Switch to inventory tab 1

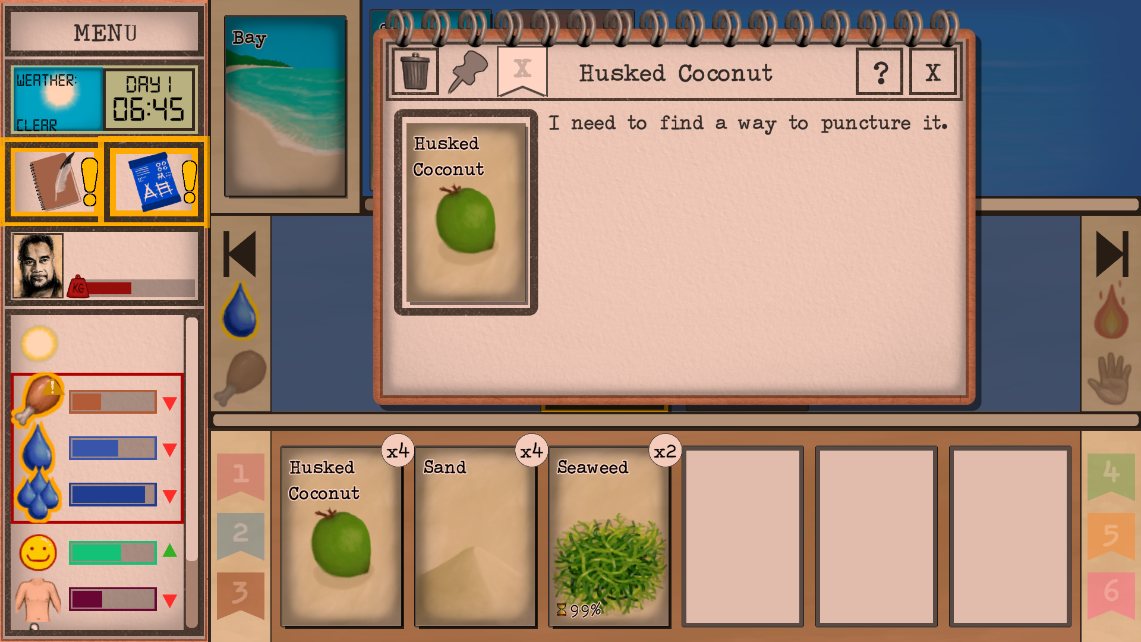pyautogui.click(x=240, y=474)
